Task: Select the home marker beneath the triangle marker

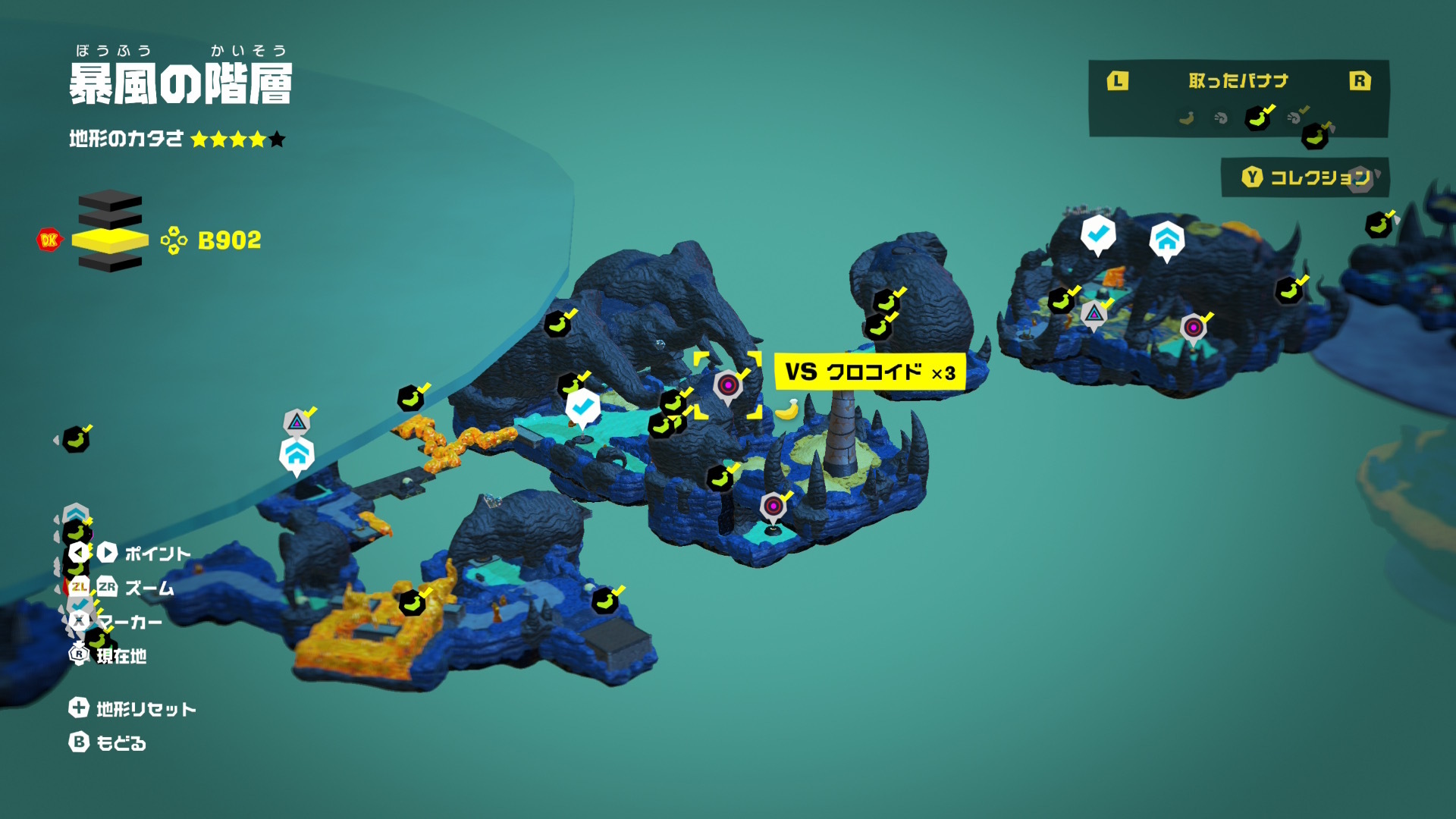Action: 297,455
